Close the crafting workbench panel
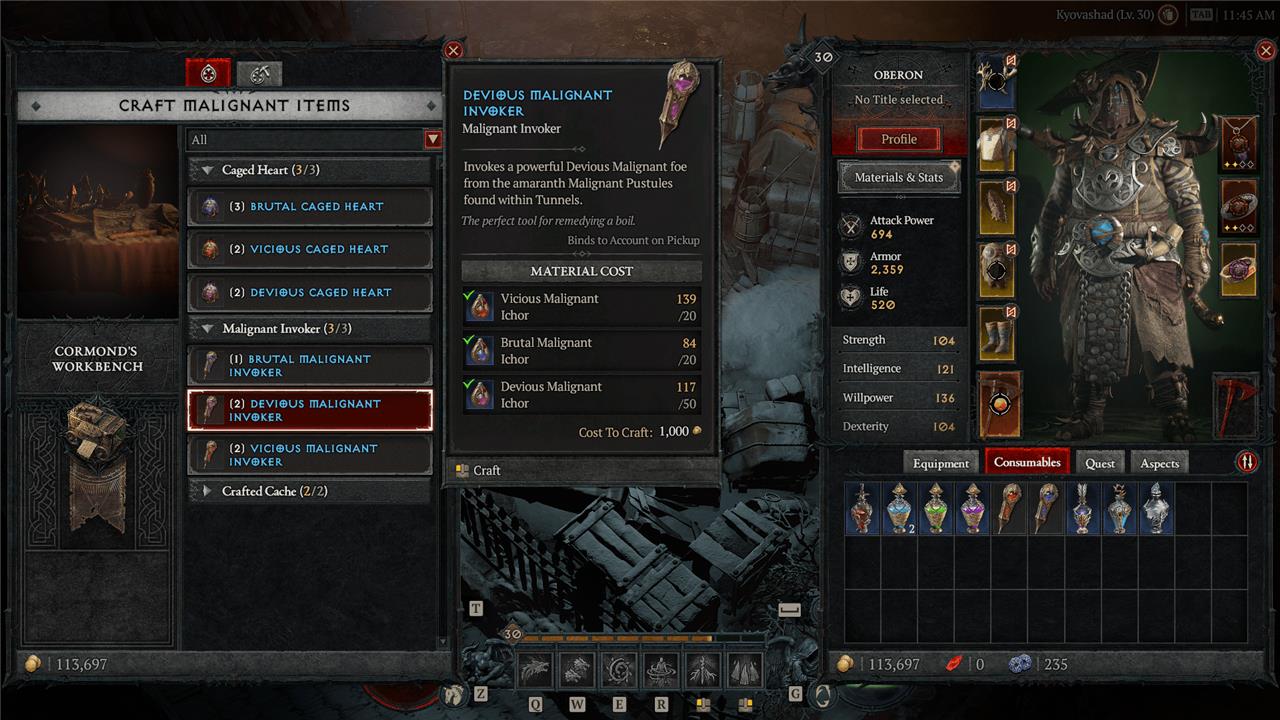The width and height of the screenshot is (1280, 720). click(x=453, y=50)
